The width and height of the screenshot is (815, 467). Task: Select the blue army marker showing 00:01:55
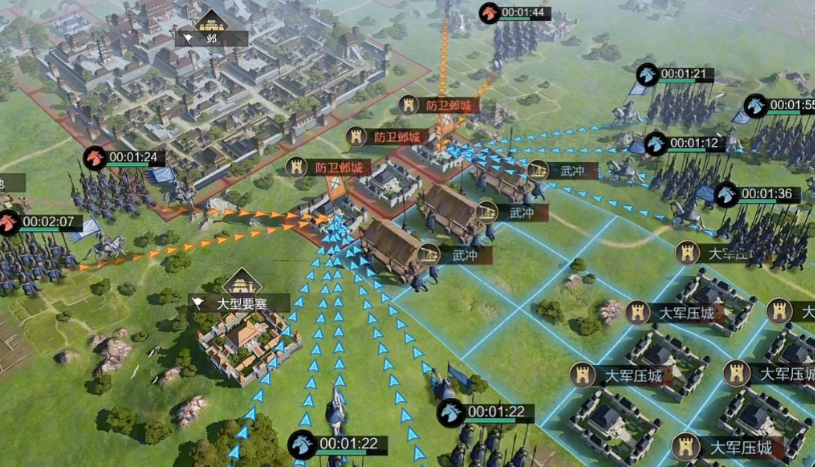tap(756, 105)
